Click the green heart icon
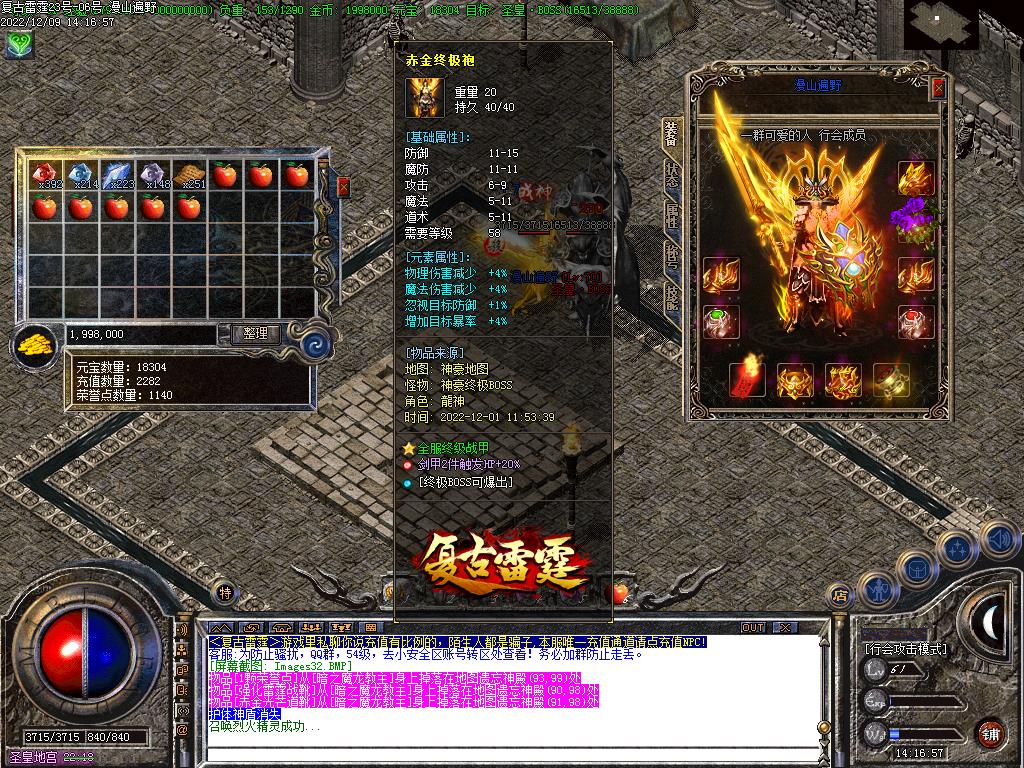The height and width of the screenshot is (768, 1024). point(18,43)
